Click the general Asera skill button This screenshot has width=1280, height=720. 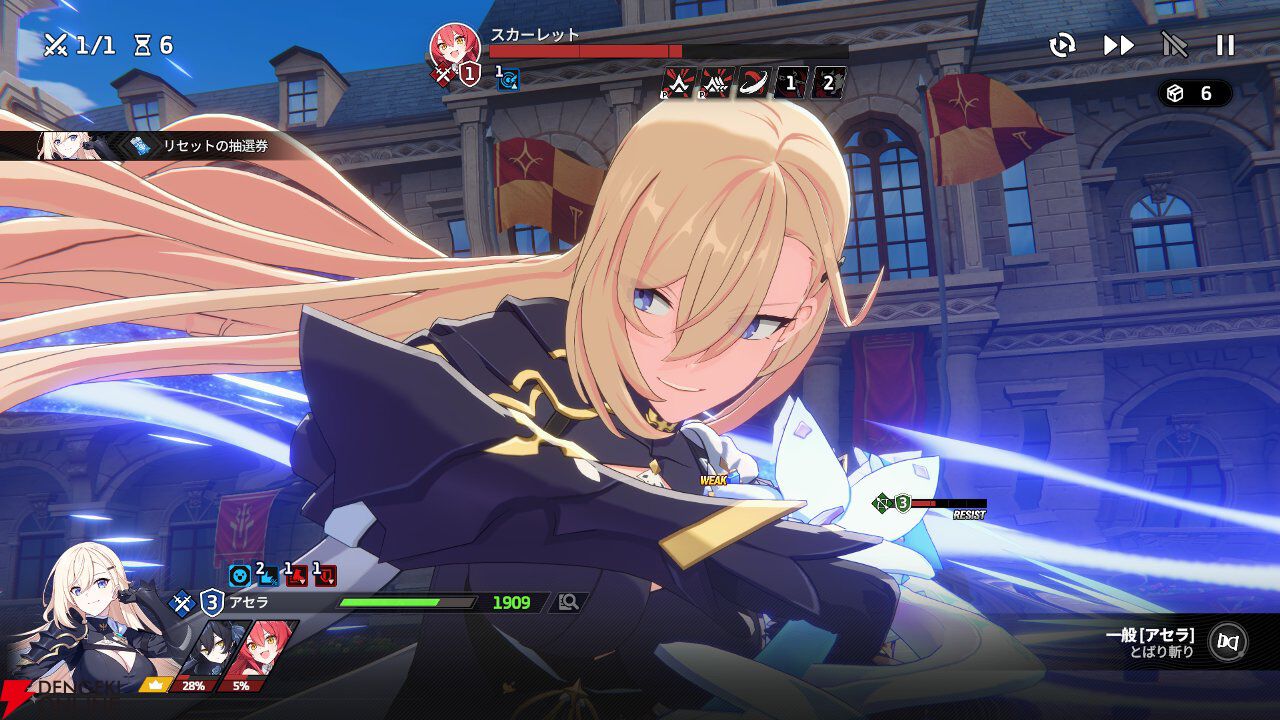coord(1227,642)
